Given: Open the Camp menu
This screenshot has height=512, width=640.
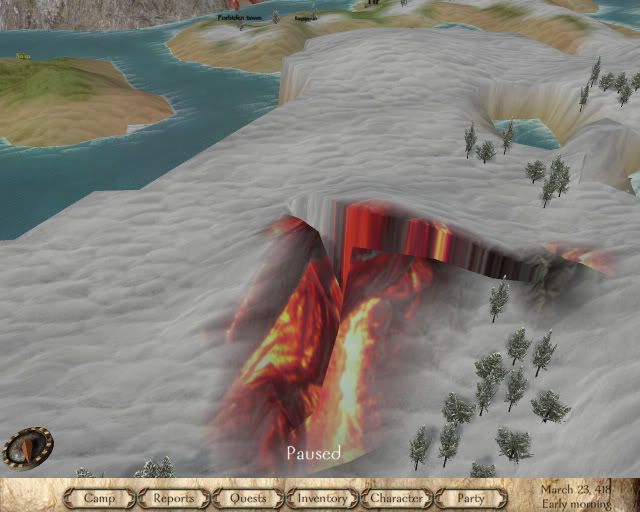Looking at the screenshot, I should click(100, 497).
